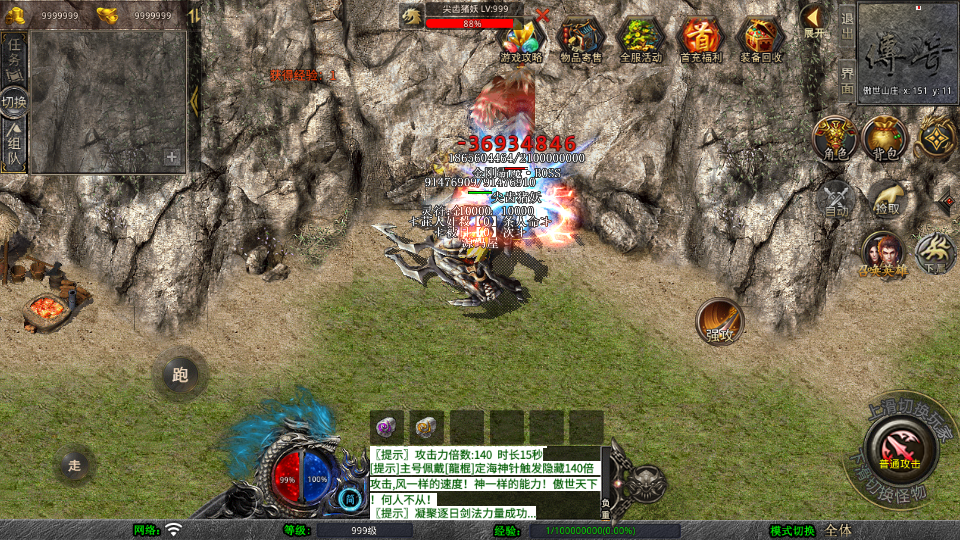Click the 展开 expand arrow button
Image resolution: width=960 pixels, height=540 pixels.
coord(814,20)
